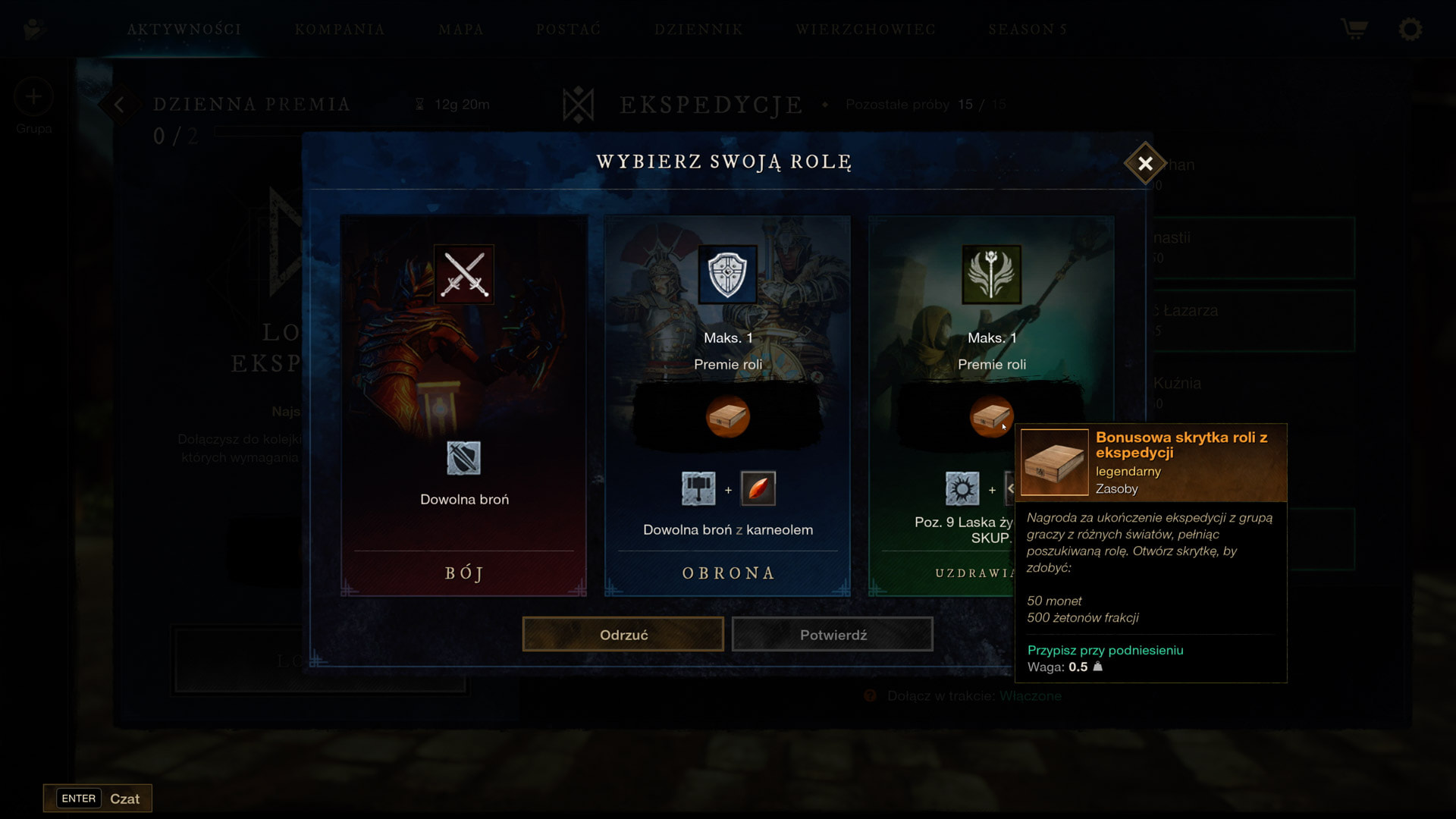Viewport: 1456px width, 819px height.
Task: Choose the Bój combat role card
Action: [x=463, y=406]
